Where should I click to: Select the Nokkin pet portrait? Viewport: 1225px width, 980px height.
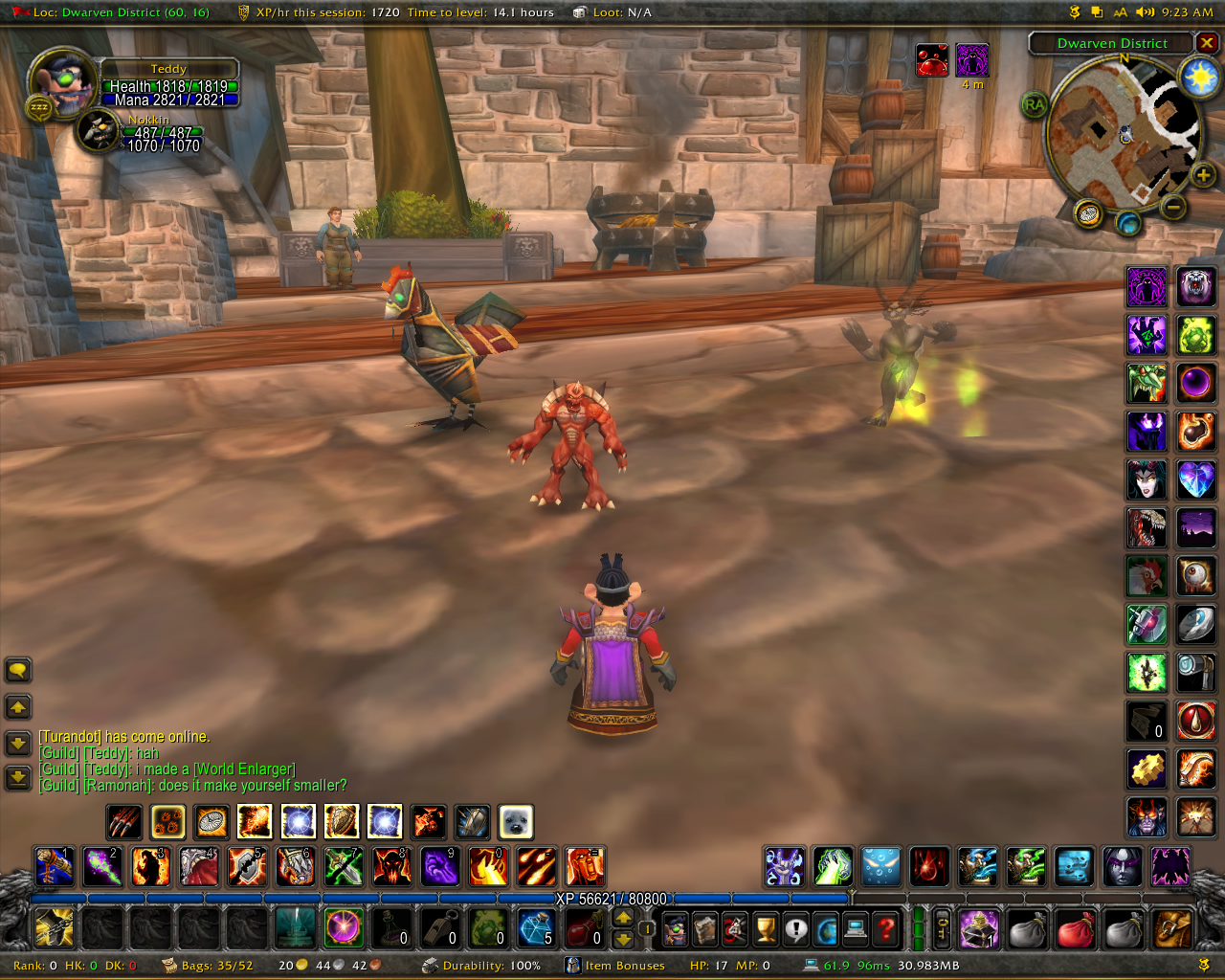pos(99,131)
